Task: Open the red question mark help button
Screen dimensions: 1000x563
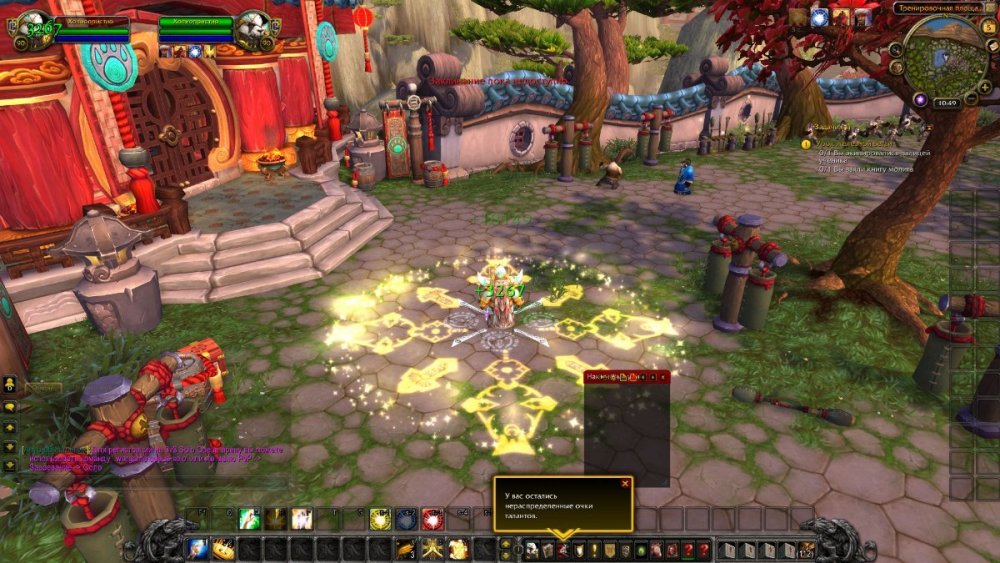Action: [703, 550]
